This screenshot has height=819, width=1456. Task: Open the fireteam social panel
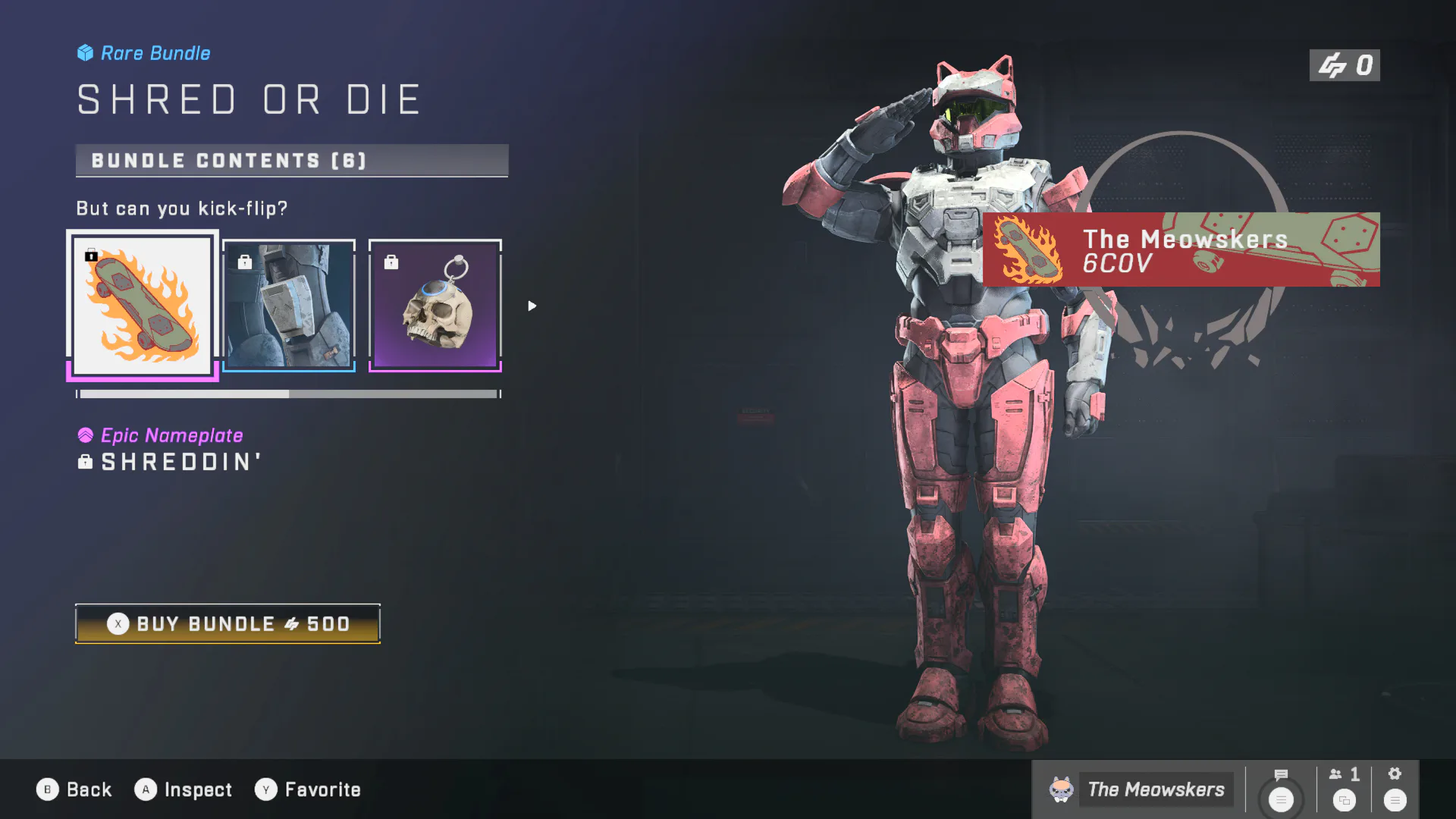[1345, 789]
